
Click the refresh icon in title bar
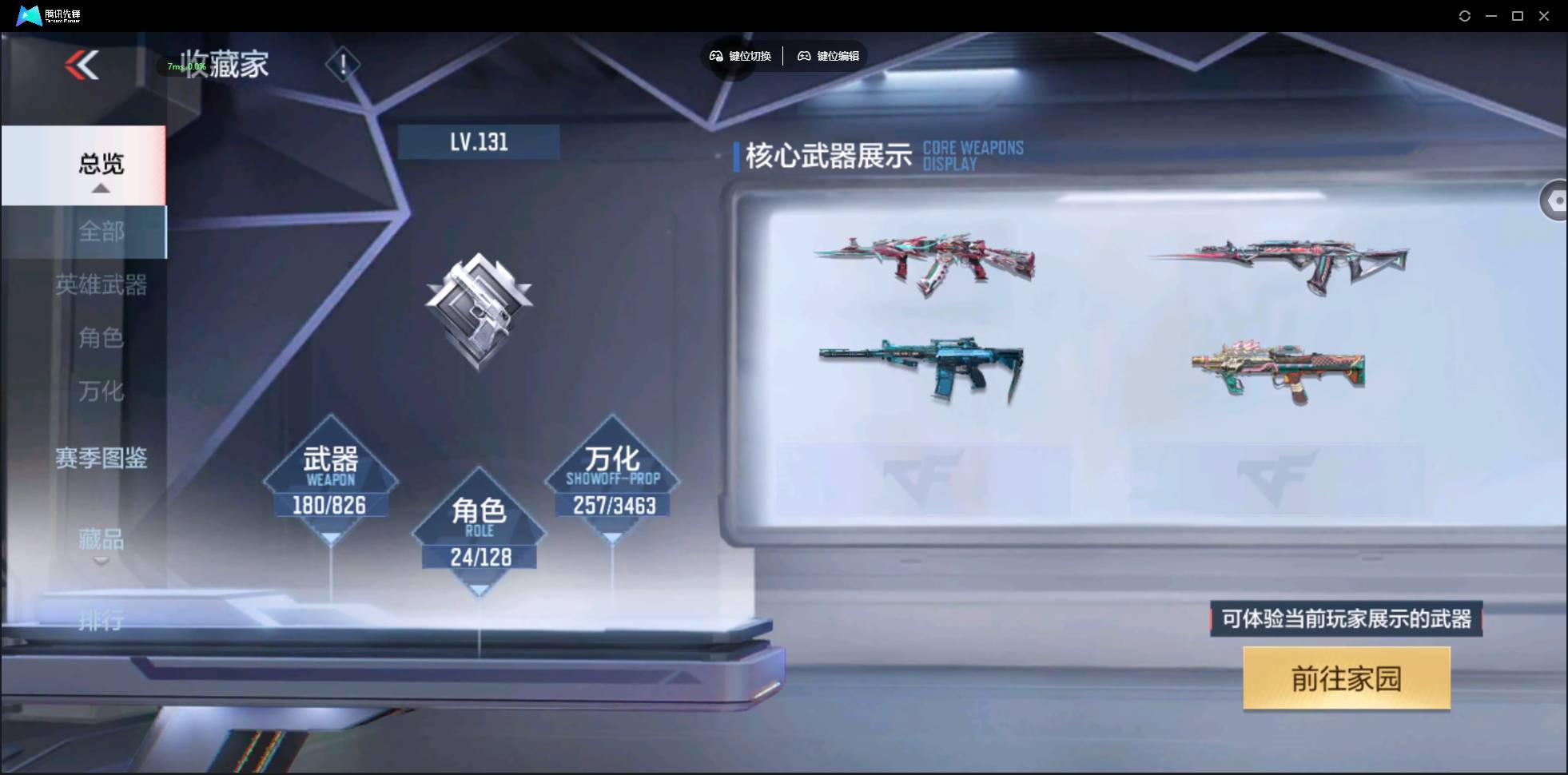pyautogui.click(x=1465, y=16)
